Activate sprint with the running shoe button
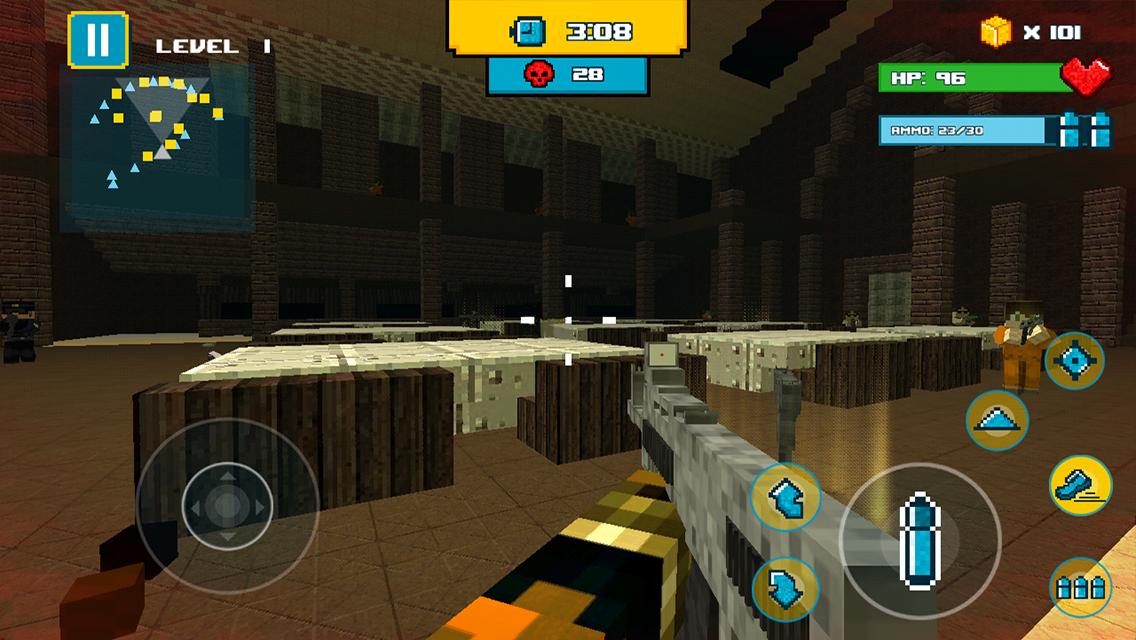The height and width of the screenshot is (640, 1136). pyautogui.click(x=1080, y=486)
